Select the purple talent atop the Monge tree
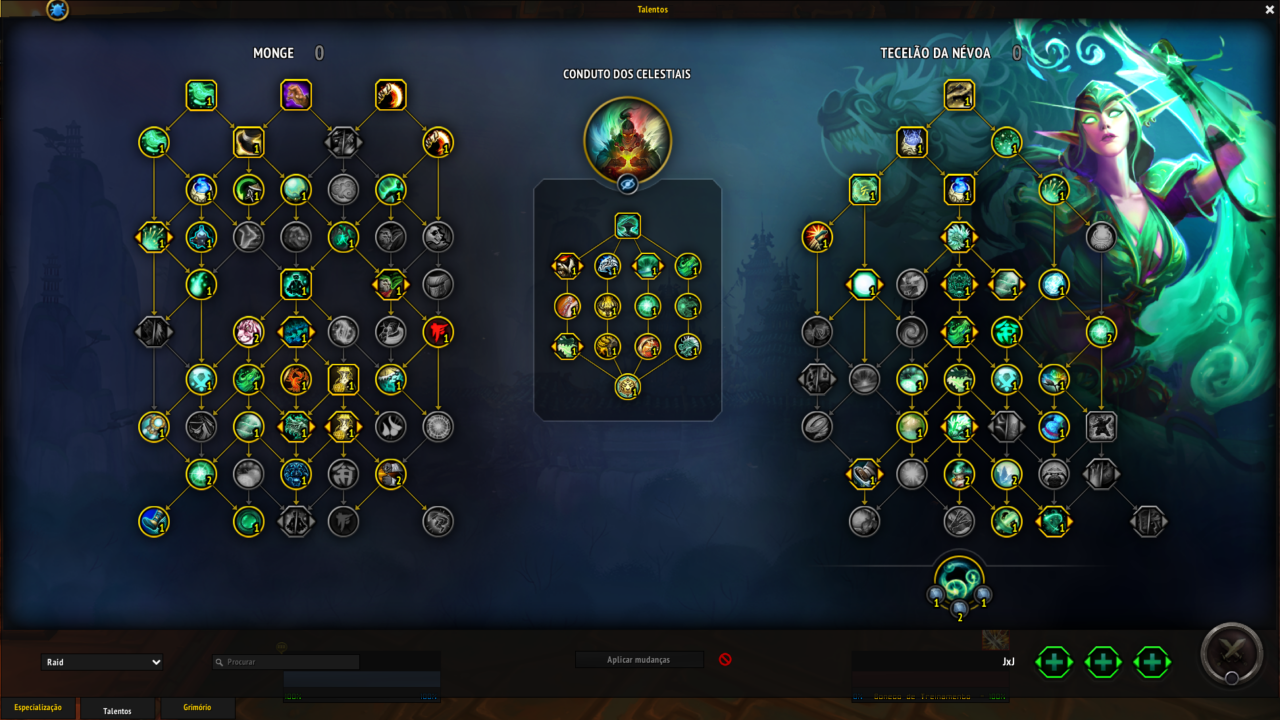 click(x=296, y=95)
